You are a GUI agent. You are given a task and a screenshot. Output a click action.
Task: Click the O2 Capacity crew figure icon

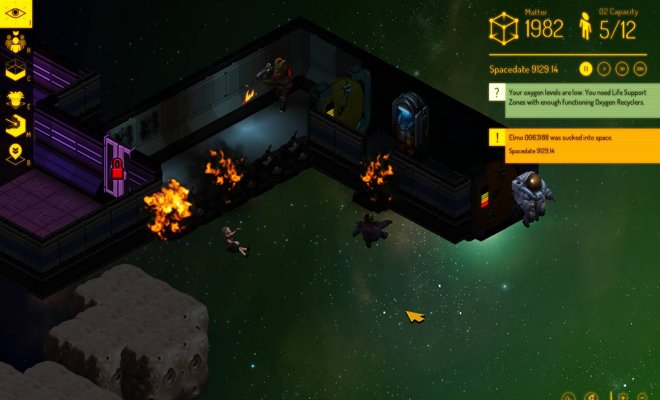[586, 27]
